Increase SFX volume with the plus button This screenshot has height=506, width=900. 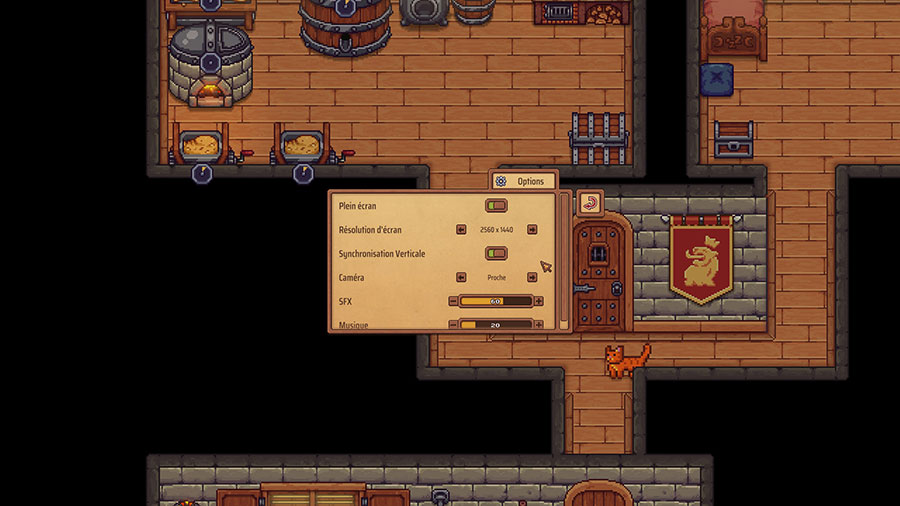[x=539, y=301]
